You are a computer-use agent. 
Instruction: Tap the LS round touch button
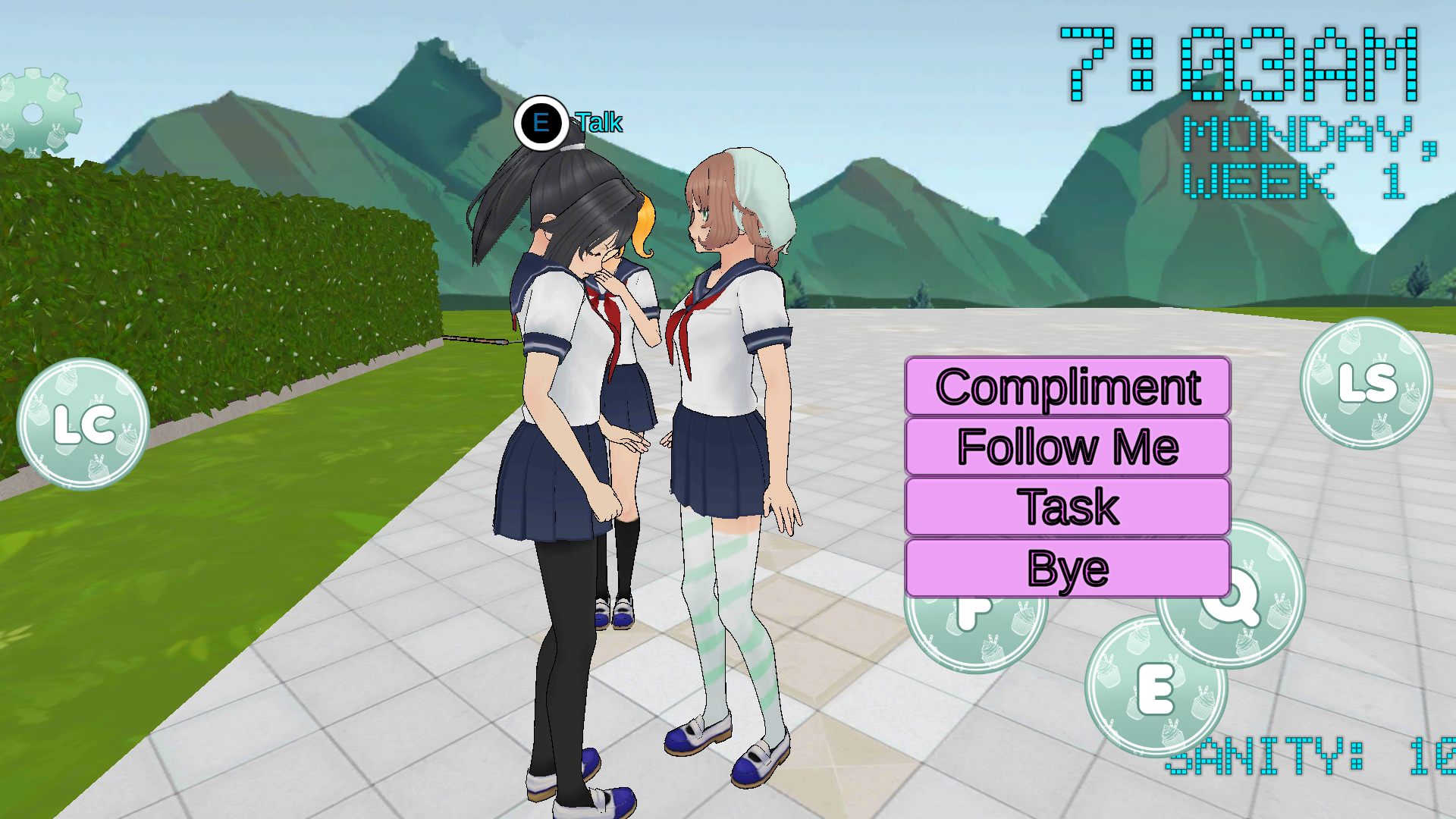(x=1367, y=383)
